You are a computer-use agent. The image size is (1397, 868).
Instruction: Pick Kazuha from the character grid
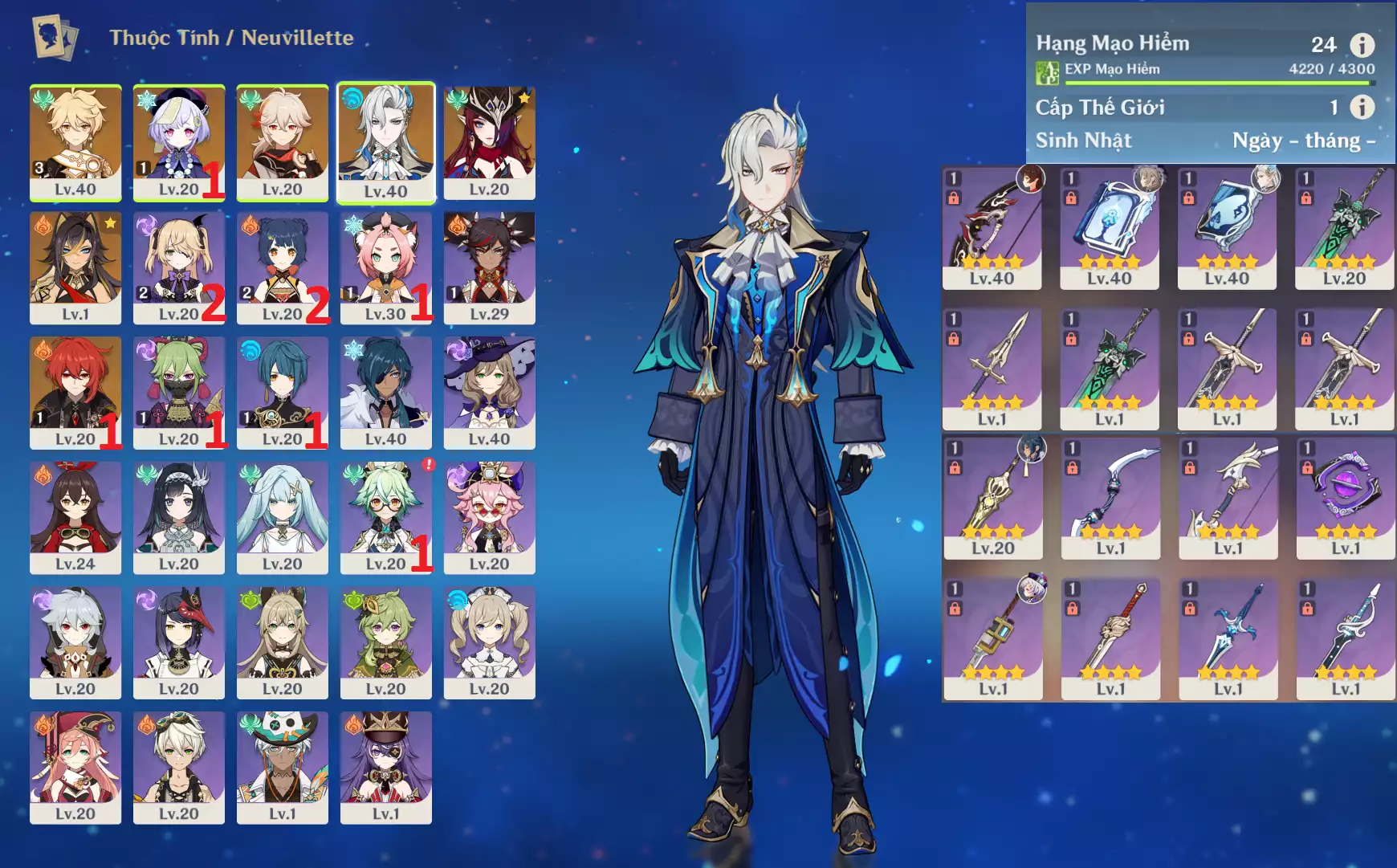pyautogui.click(x=282, y=142)
